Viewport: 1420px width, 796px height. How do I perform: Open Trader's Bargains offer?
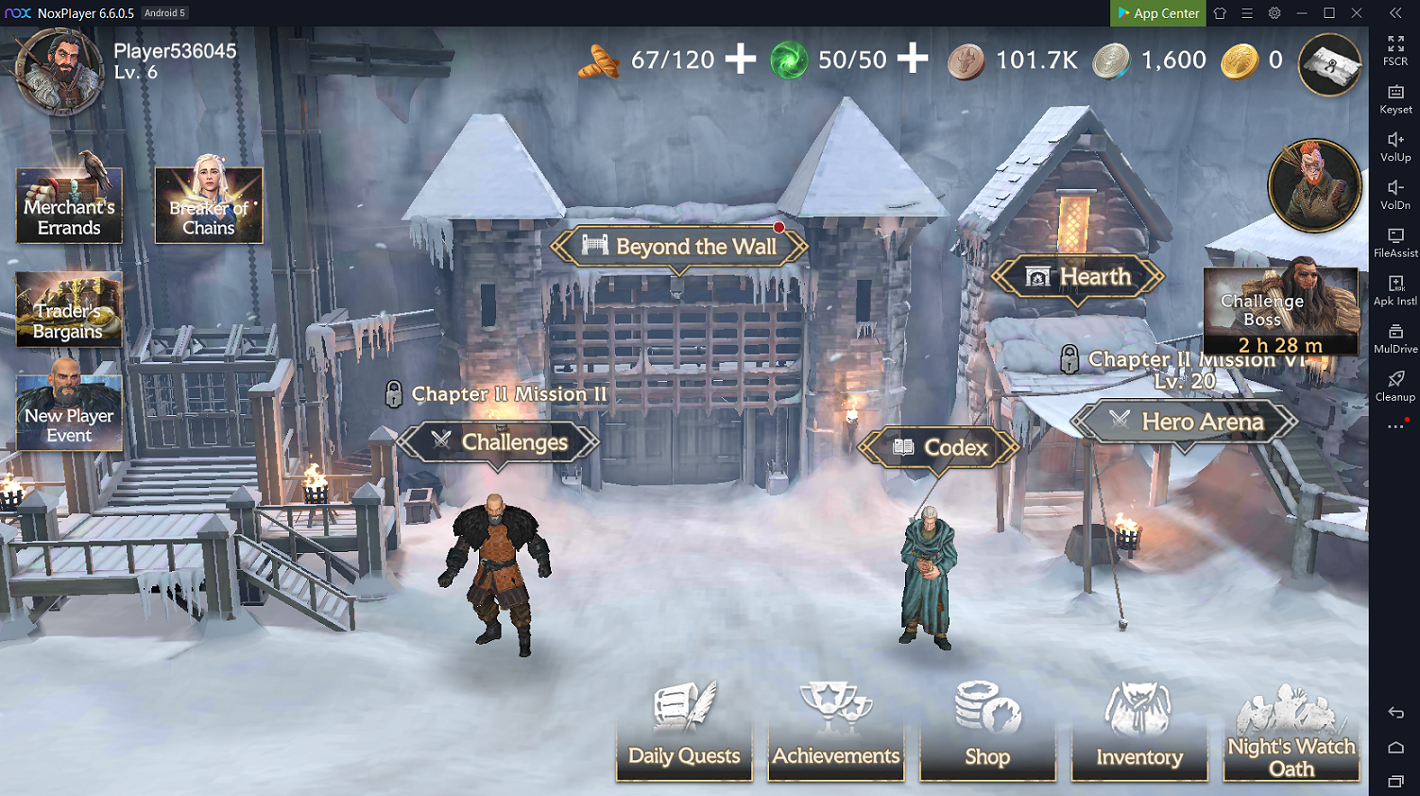pos(69,310)
